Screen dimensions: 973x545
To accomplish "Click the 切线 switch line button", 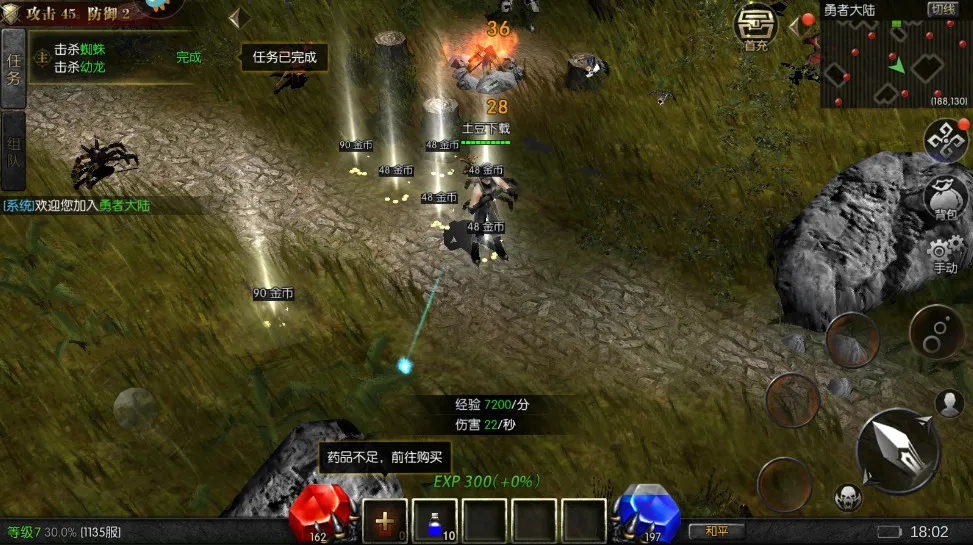I will (x=942, y=9).
